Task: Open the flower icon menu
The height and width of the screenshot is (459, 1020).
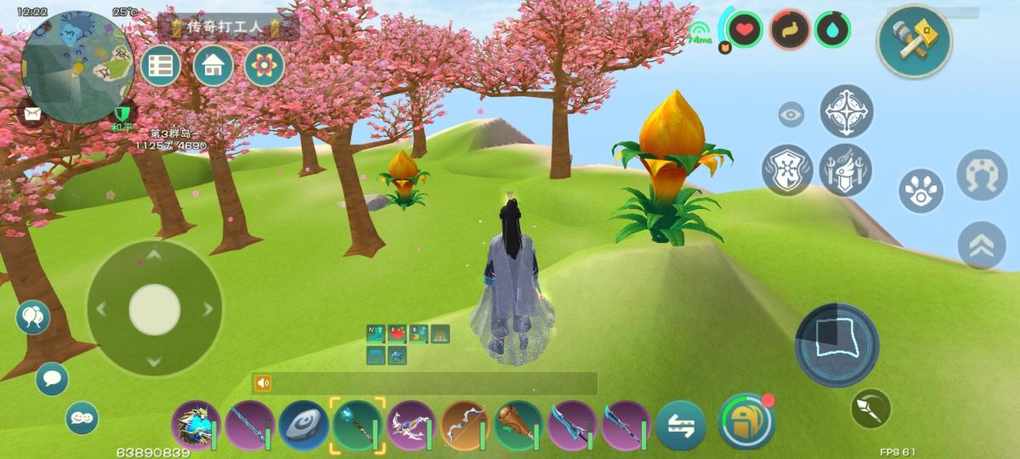Action: [264, 66]
